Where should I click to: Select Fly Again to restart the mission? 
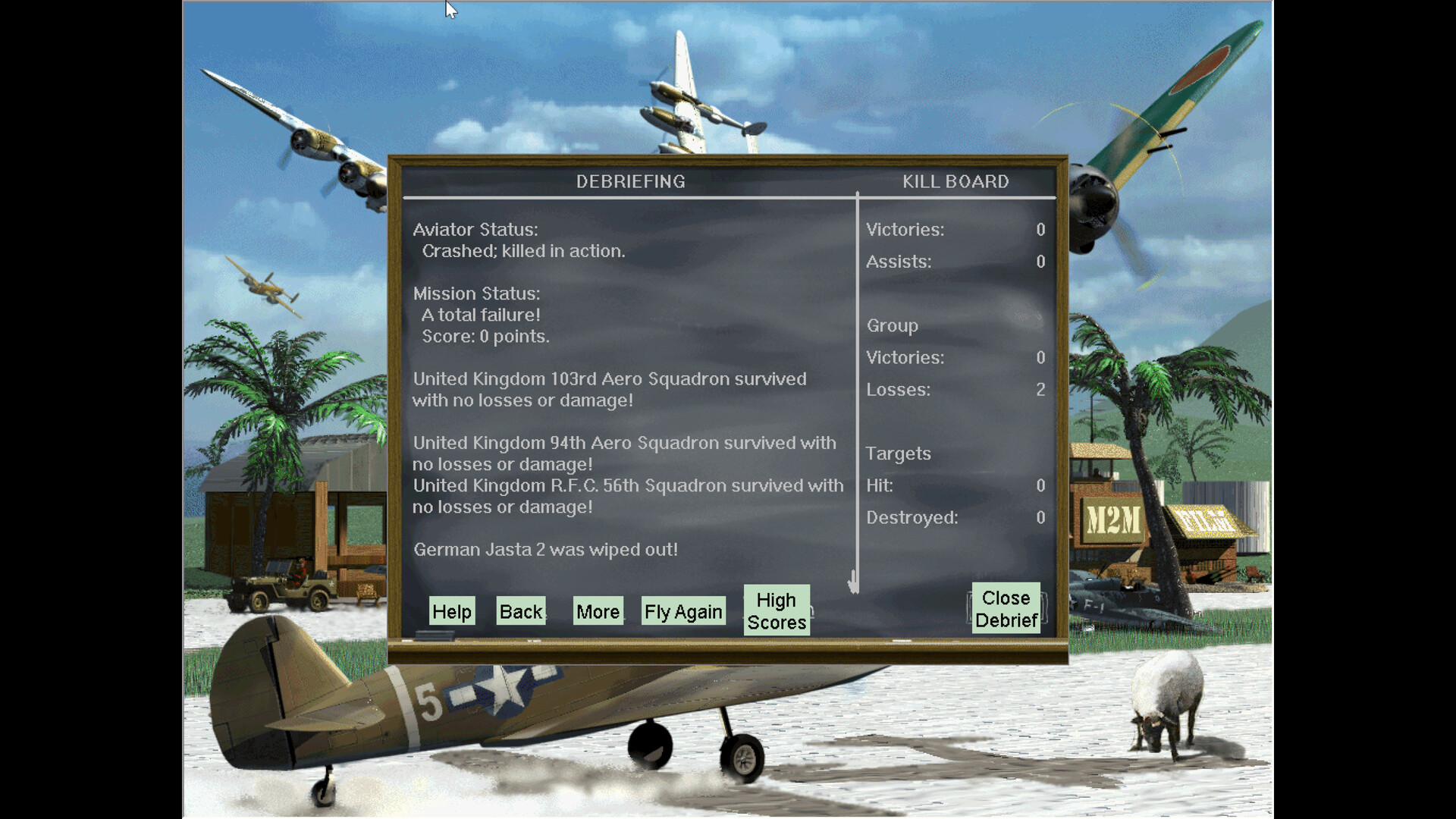pos(682,611)
